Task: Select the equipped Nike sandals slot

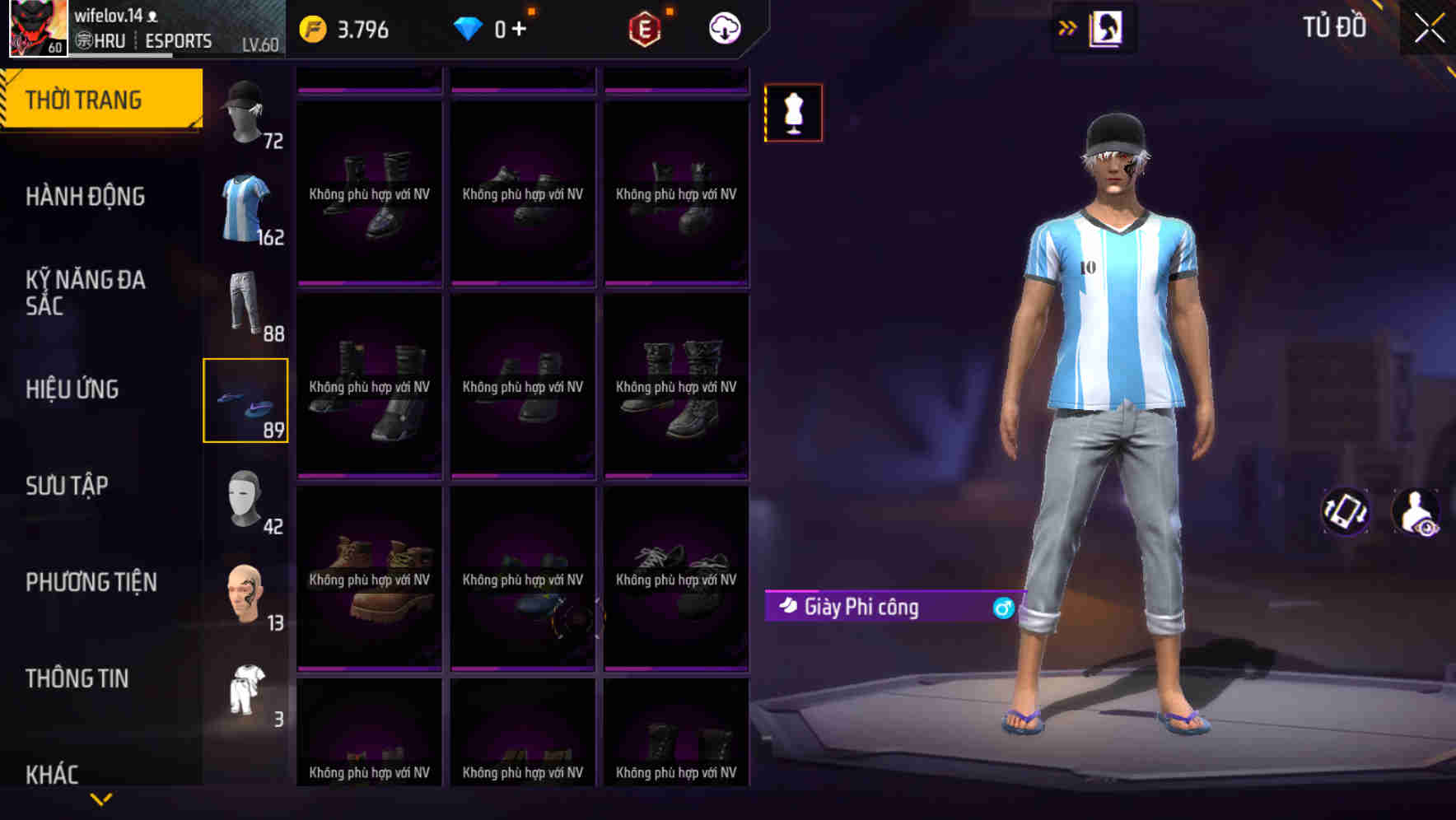Action: pyautogui.click(x=245, y=401)
